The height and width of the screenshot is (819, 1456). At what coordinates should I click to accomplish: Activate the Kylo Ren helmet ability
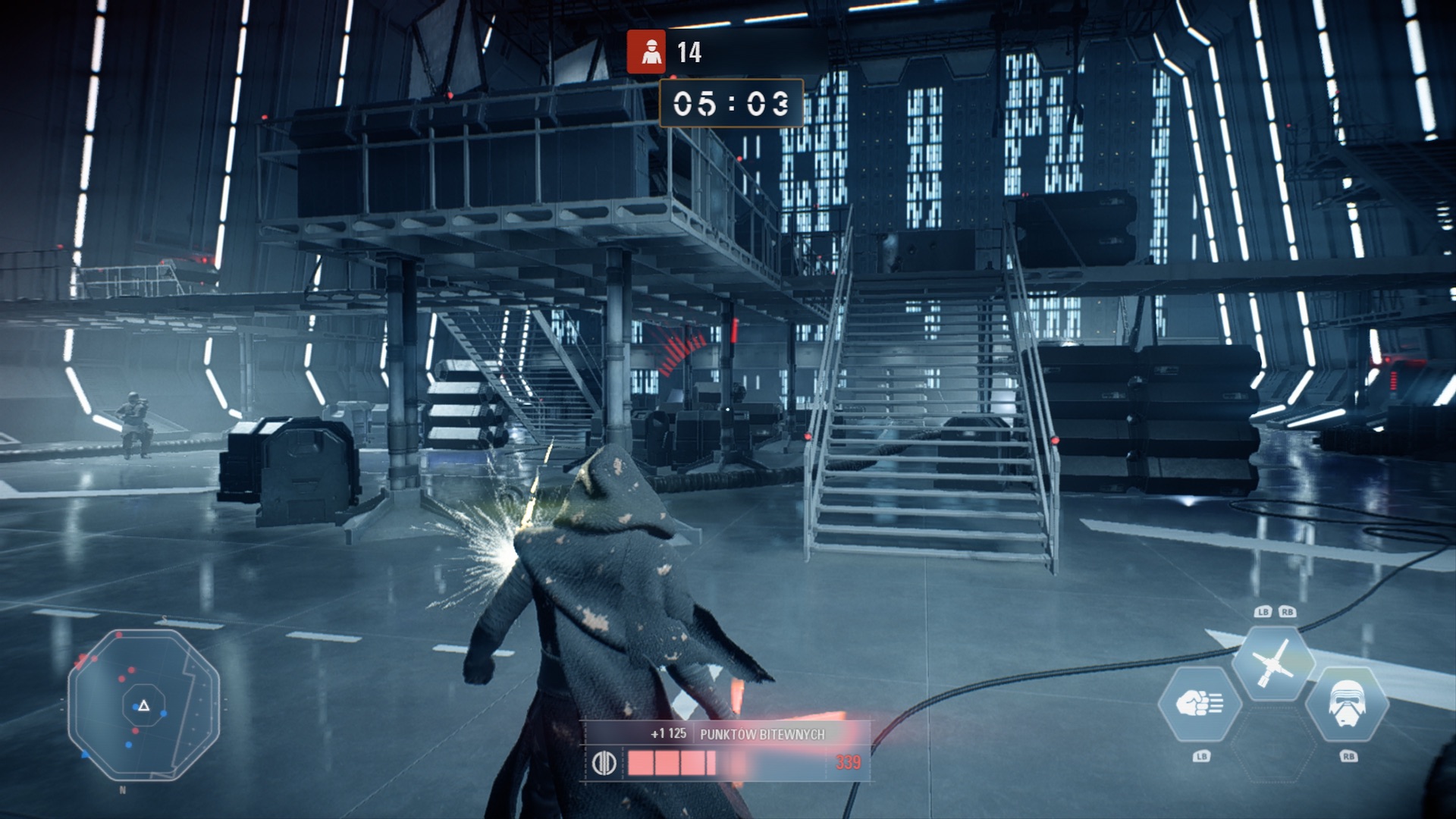[x=1348, y=704]
